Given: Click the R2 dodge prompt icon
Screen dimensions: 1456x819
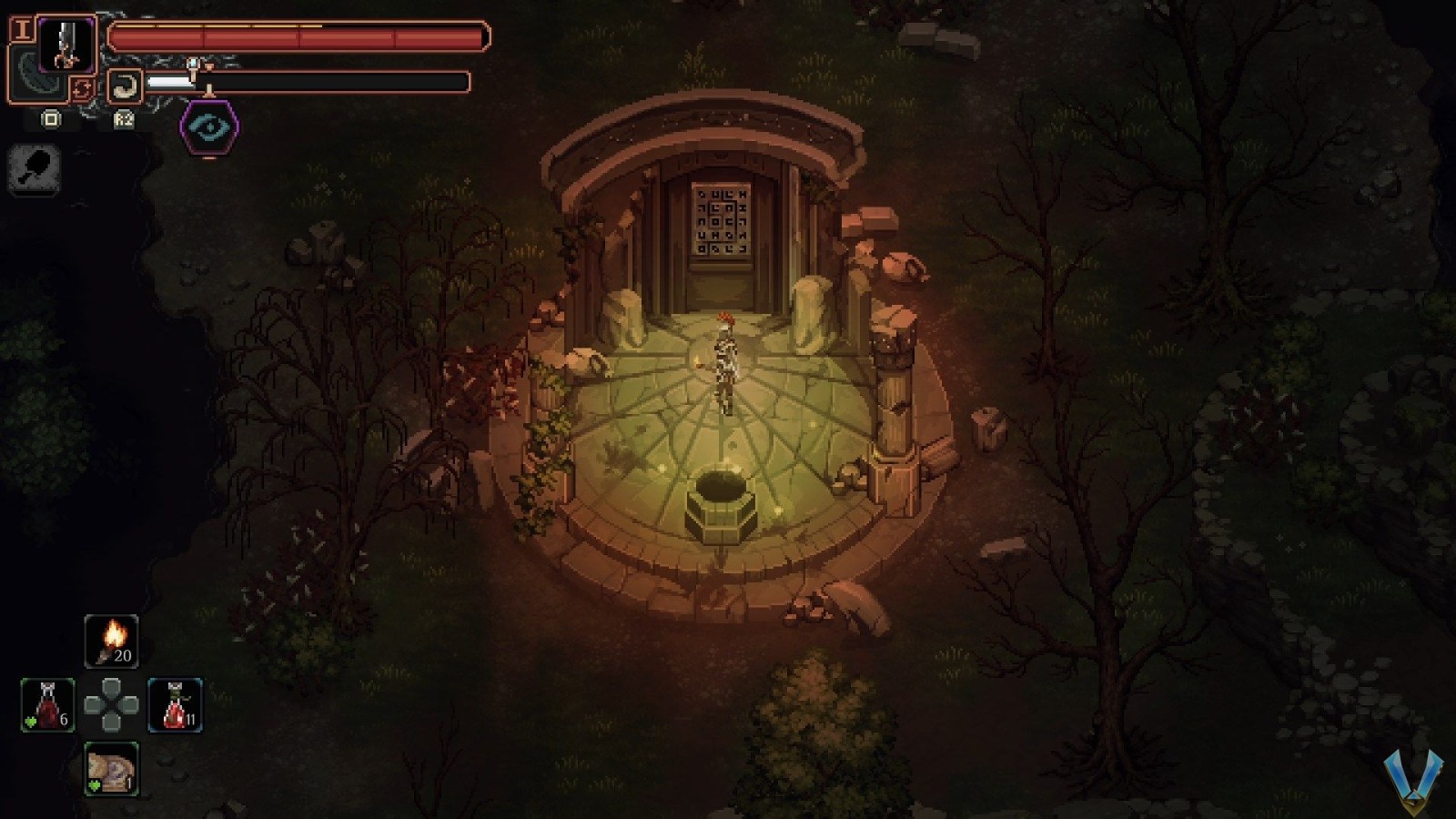Looking at the screenshot, I should [x=123, y=119].
